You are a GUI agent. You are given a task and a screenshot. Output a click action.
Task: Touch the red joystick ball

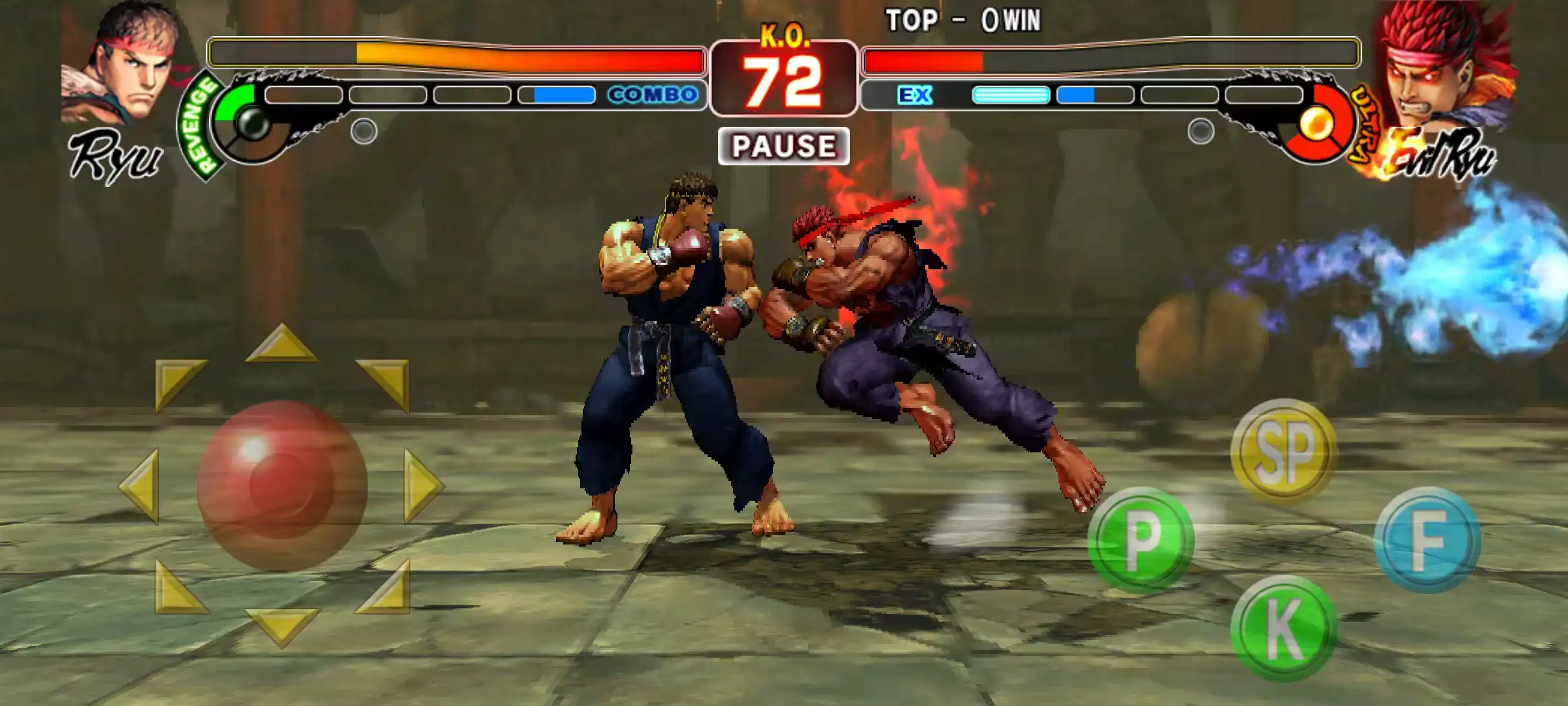(282, 485)
